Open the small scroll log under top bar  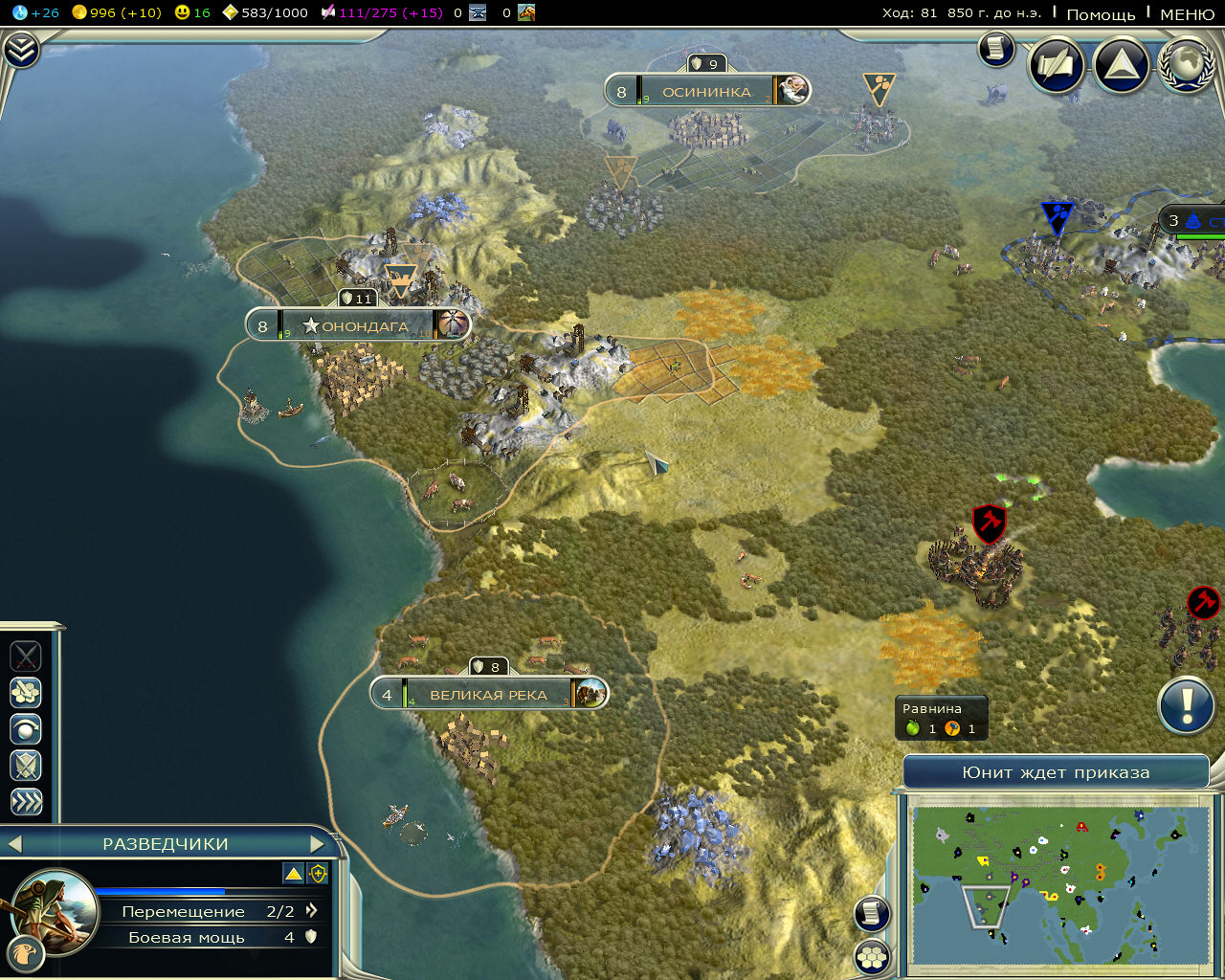pos(995,49)
